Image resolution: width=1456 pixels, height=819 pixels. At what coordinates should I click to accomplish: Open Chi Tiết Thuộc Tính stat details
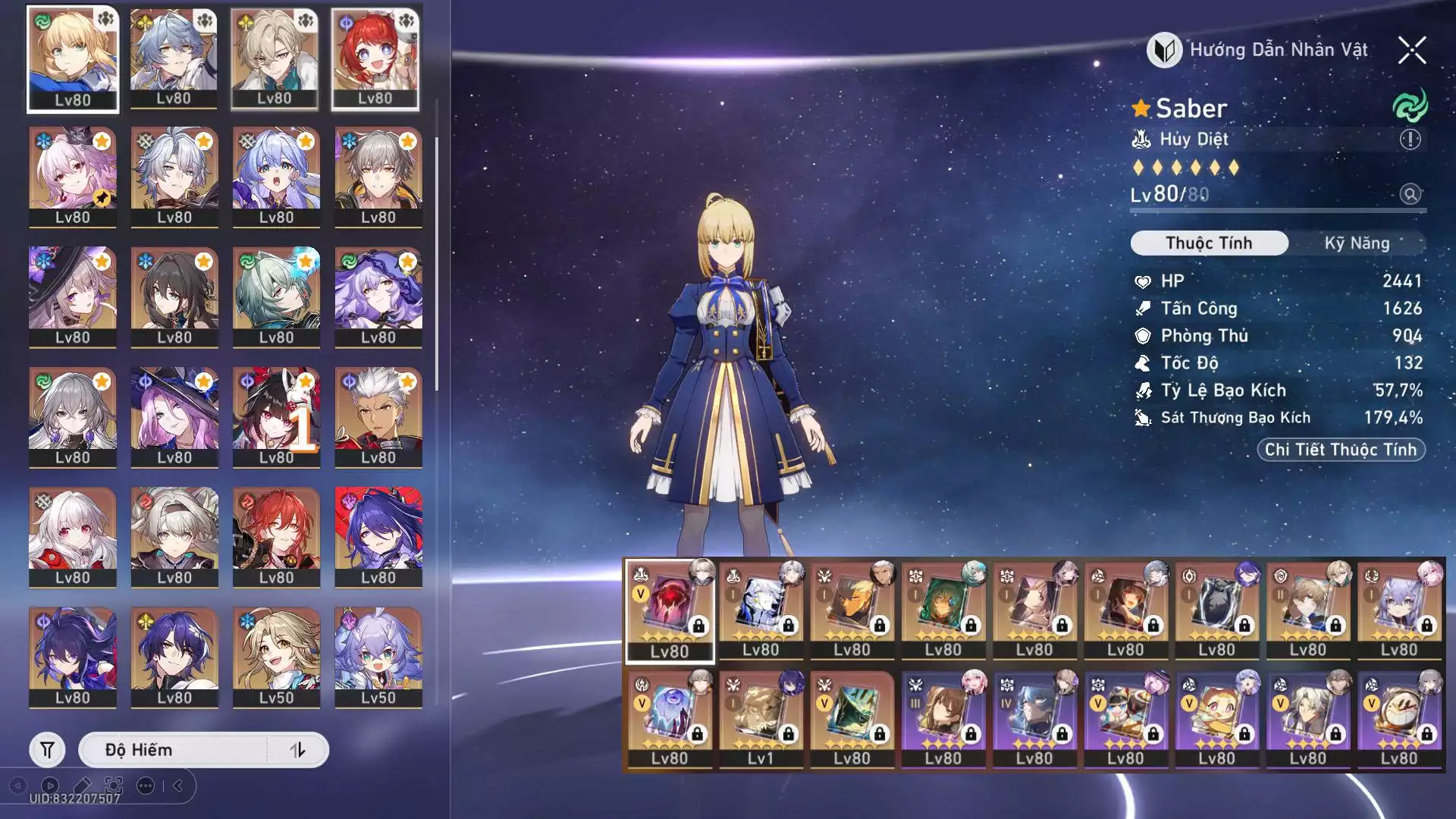(1341, 450)
